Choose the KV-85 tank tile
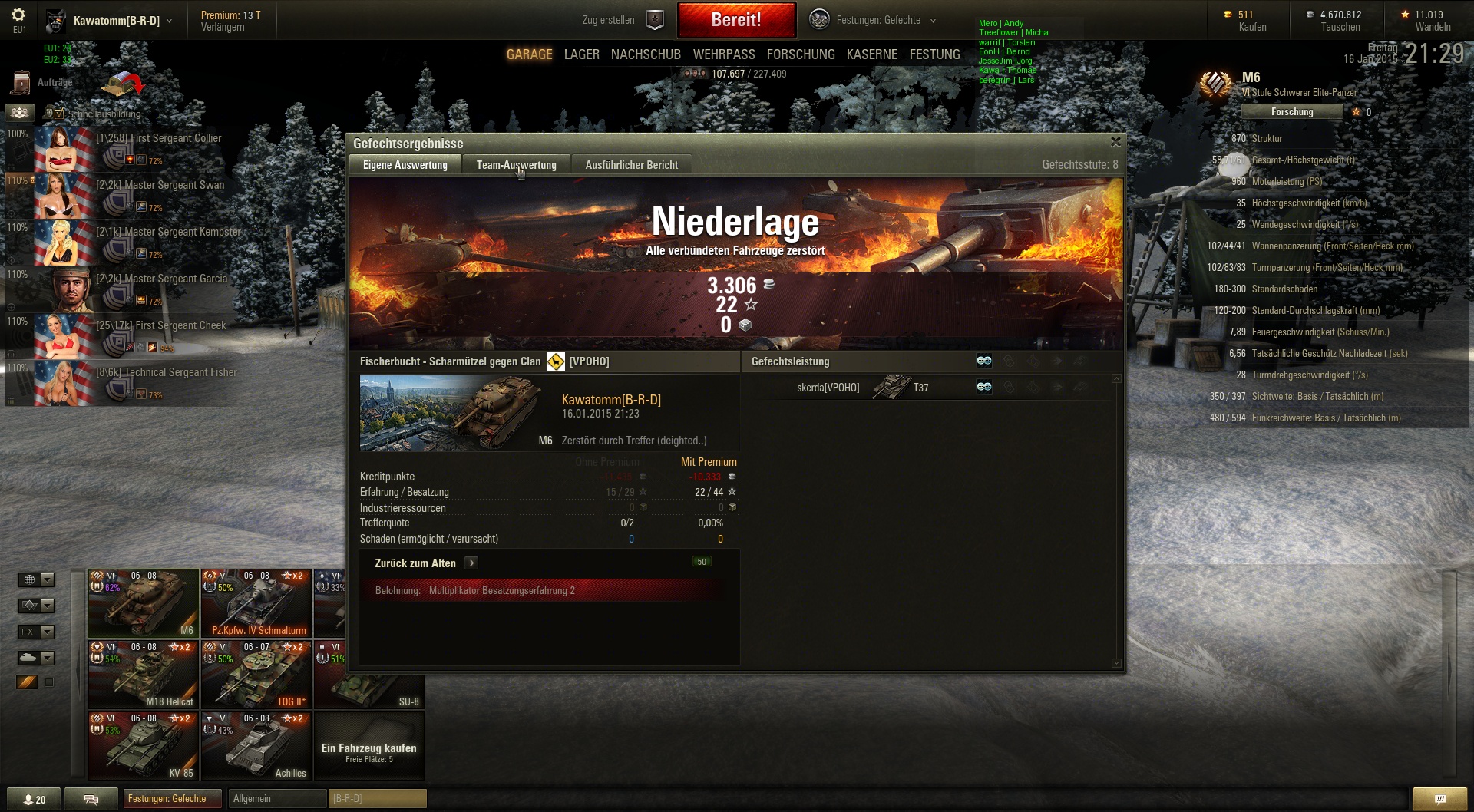This screenshot has height=812, width=1474. 143,746
